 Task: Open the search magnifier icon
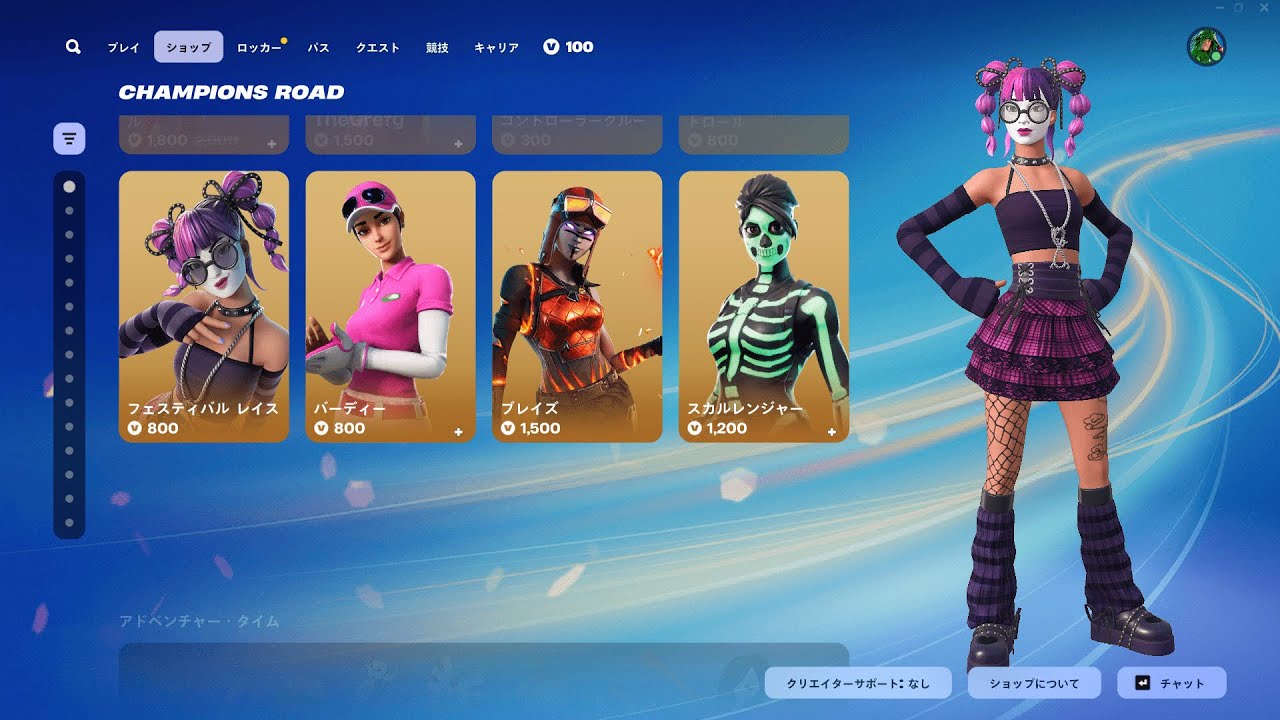click(x=73, y=47)
